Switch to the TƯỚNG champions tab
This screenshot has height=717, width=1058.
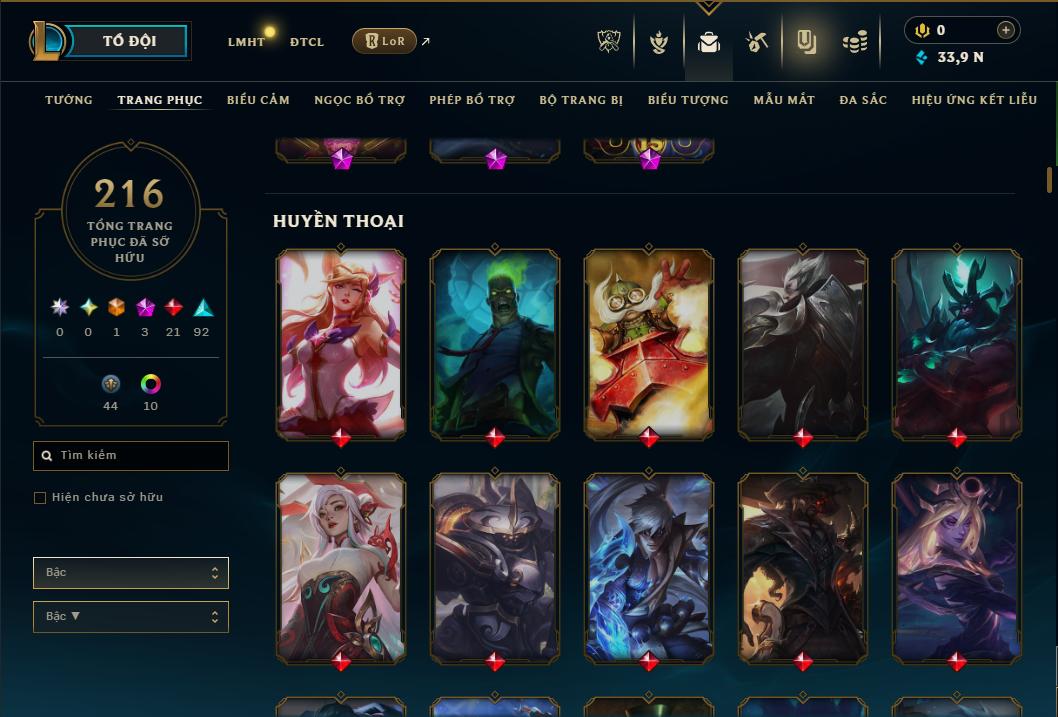[69, 100]
